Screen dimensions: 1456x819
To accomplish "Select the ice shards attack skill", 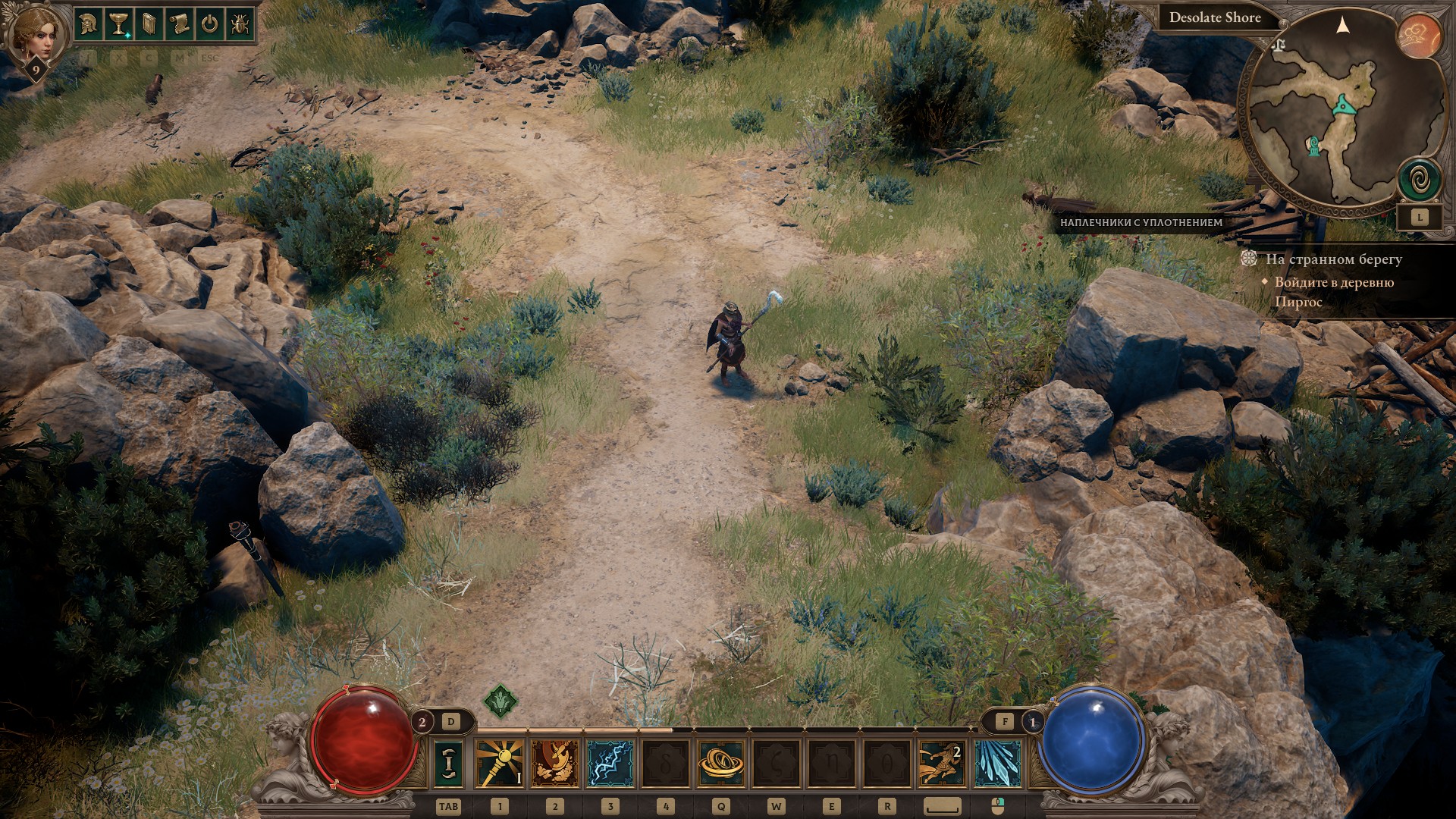I will (997, 764).
